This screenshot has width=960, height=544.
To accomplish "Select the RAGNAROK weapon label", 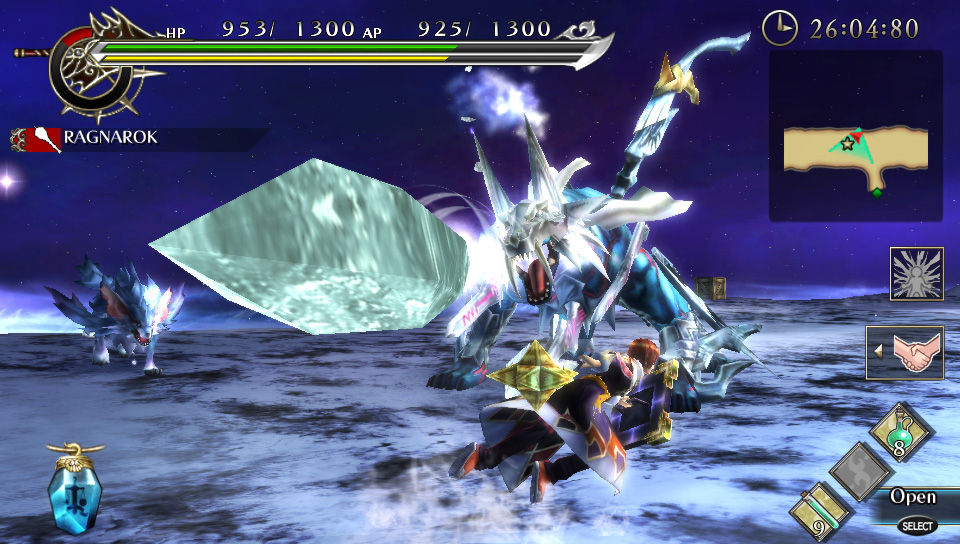I will (110, 137).
